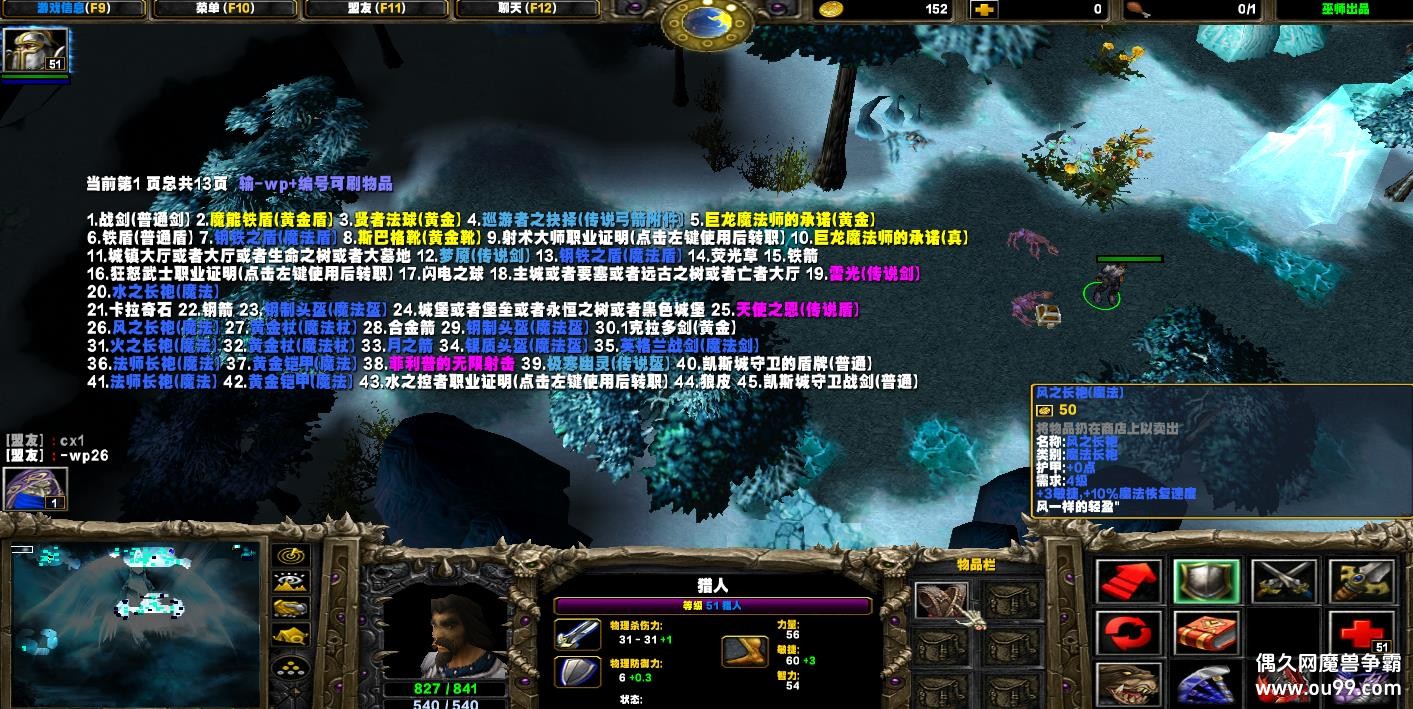Open the 菜单 (F10) game menu
Viewport: 1413px width, 709px height.
[x=225, y=9]
